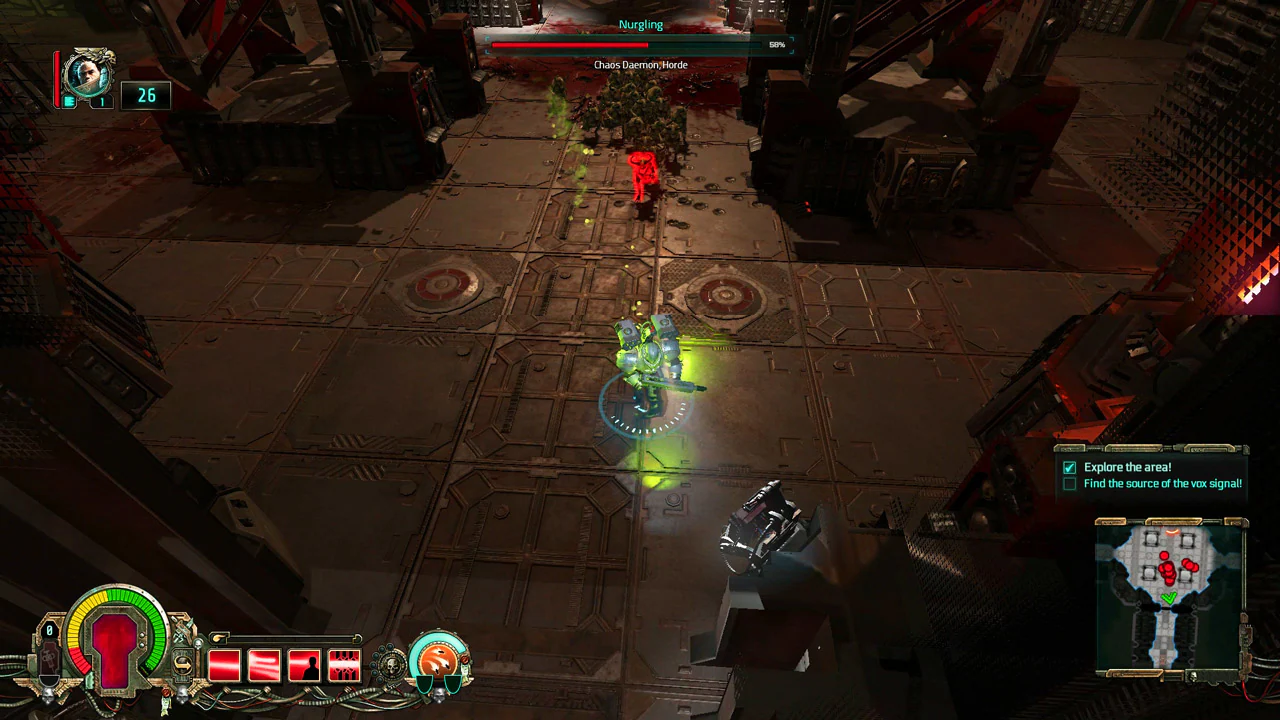Activate the beam attack skill icon
Image resolution: width=1280 pixels, height=720 pixels.
[264, 665]
